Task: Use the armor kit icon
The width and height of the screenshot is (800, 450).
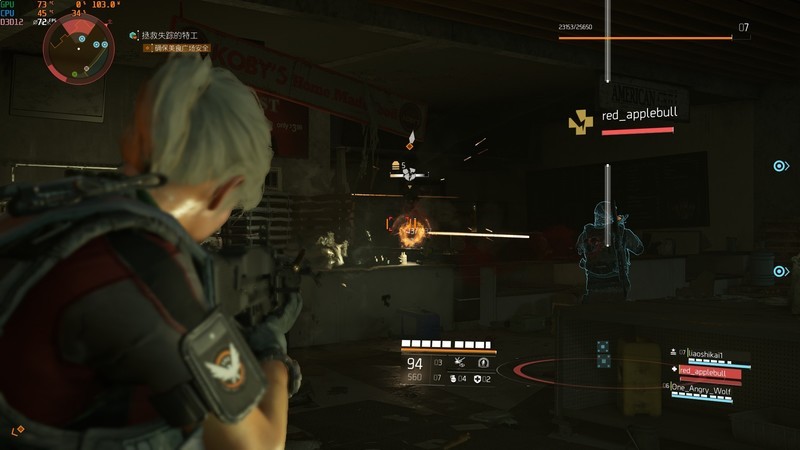Action: pyautogui.click(x=477, y=378)
